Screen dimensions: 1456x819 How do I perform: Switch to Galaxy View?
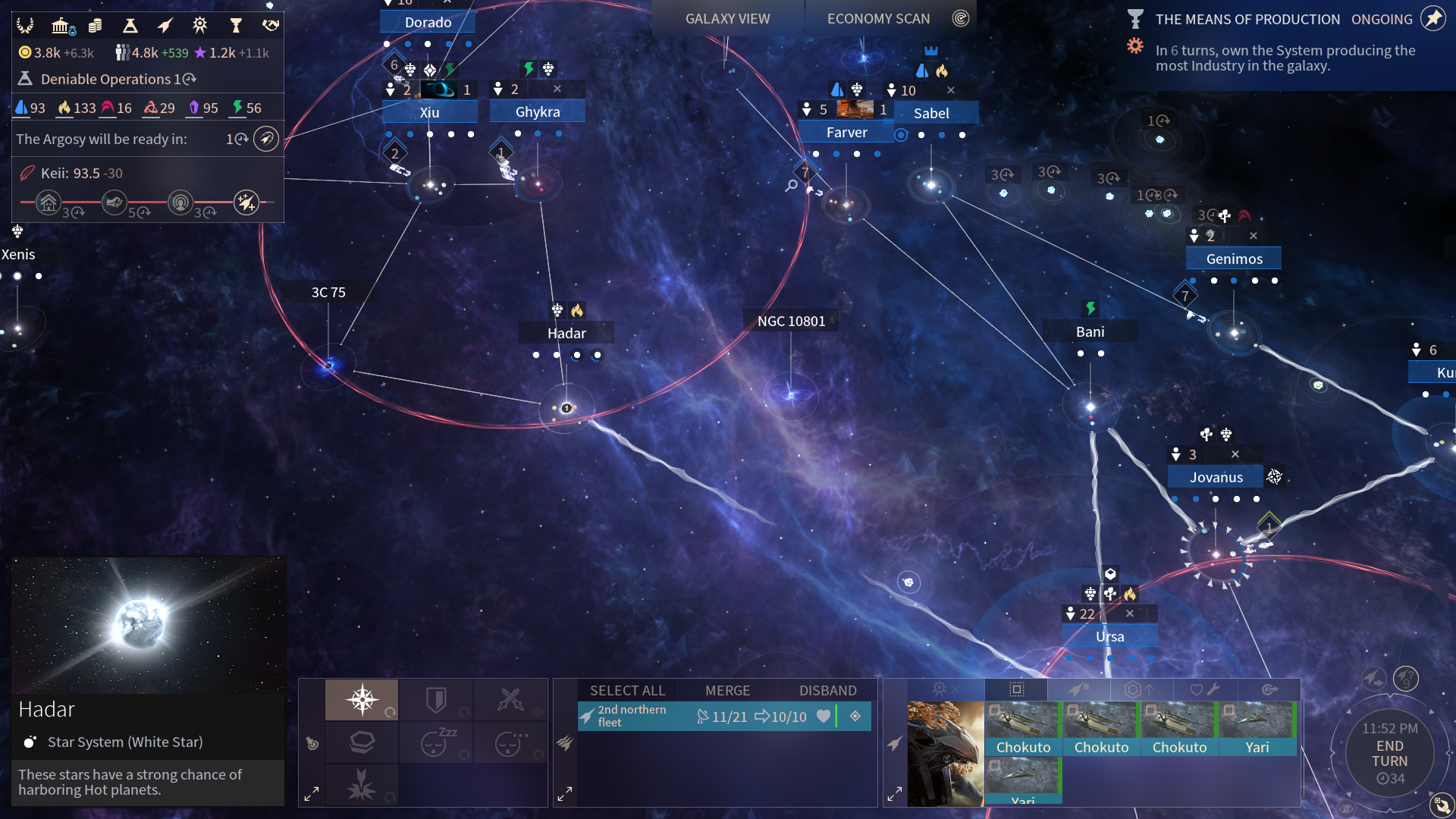(x=727, y=19)
